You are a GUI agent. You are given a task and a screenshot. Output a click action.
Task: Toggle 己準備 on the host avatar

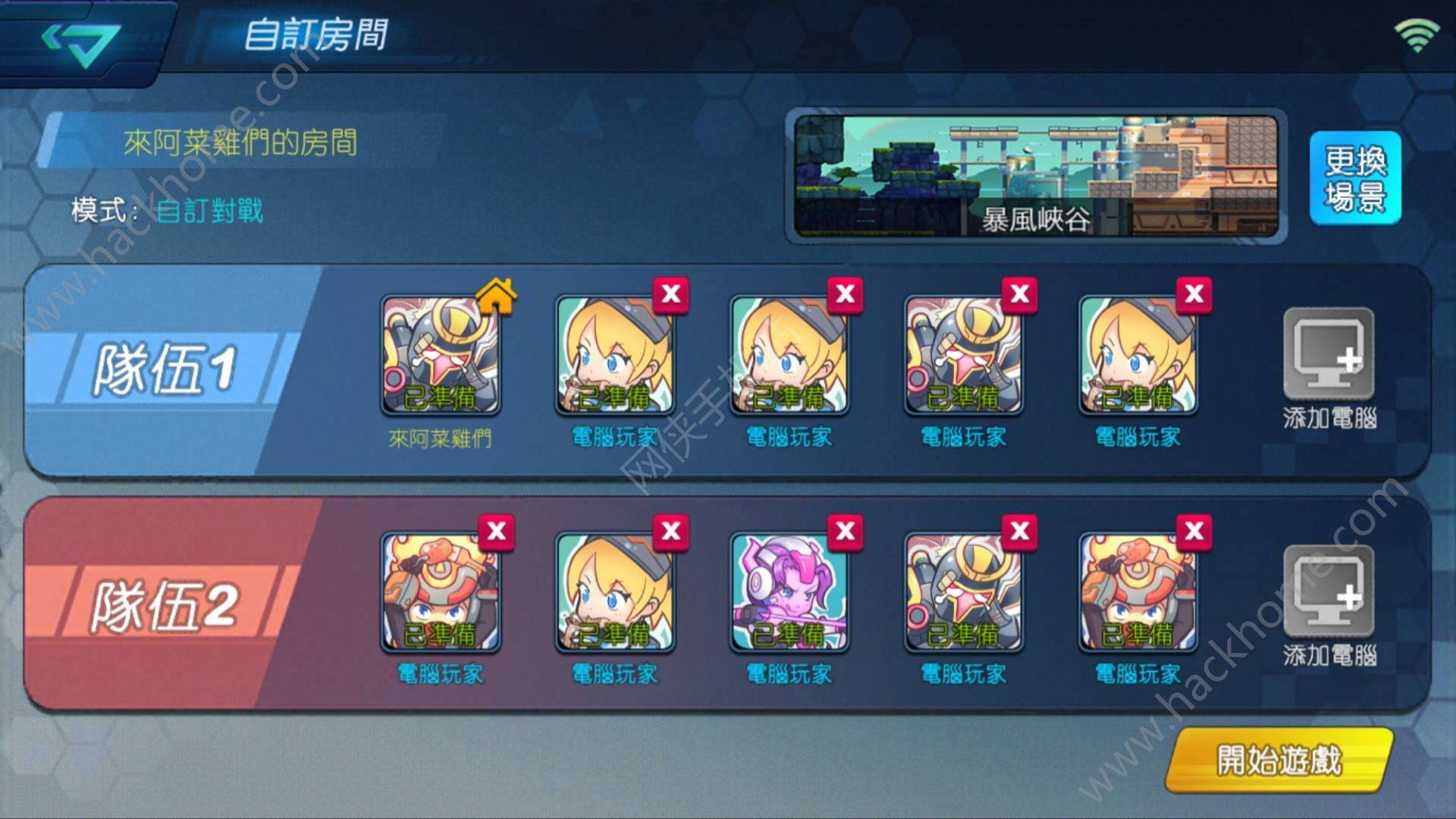point(440,394)
